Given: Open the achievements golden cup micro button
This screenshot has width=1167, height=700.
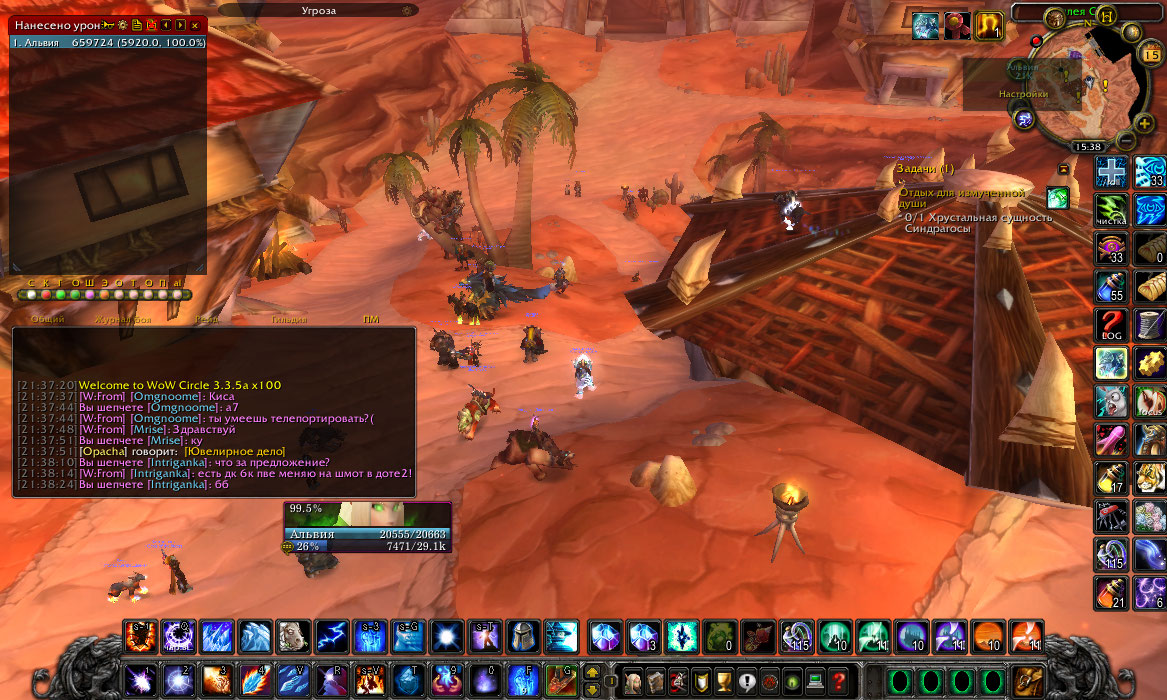Looking at the screenshot, I should 724,680.
